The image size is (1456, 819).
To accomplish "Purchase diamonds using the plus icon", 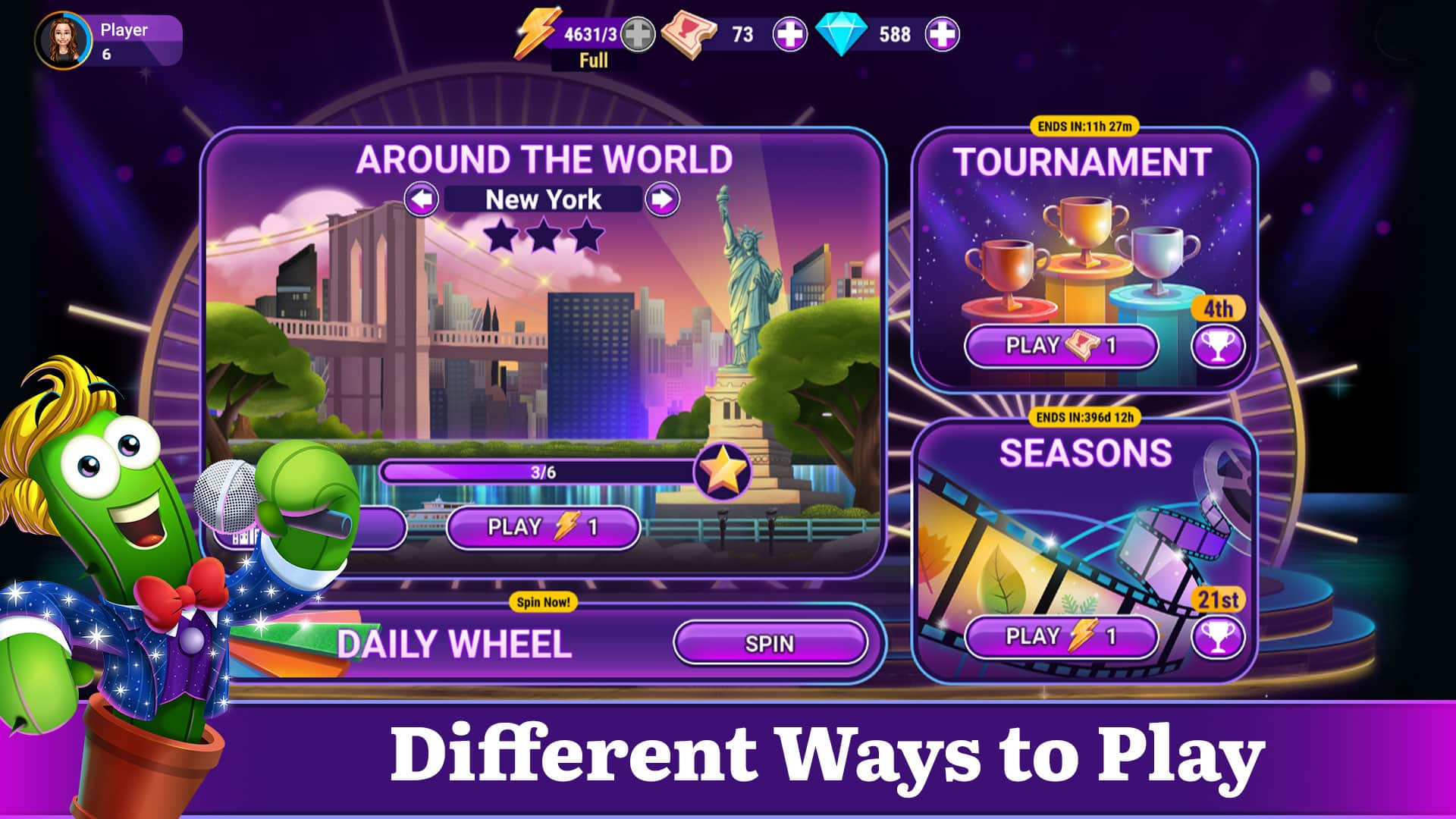I will tap(943, 33).
